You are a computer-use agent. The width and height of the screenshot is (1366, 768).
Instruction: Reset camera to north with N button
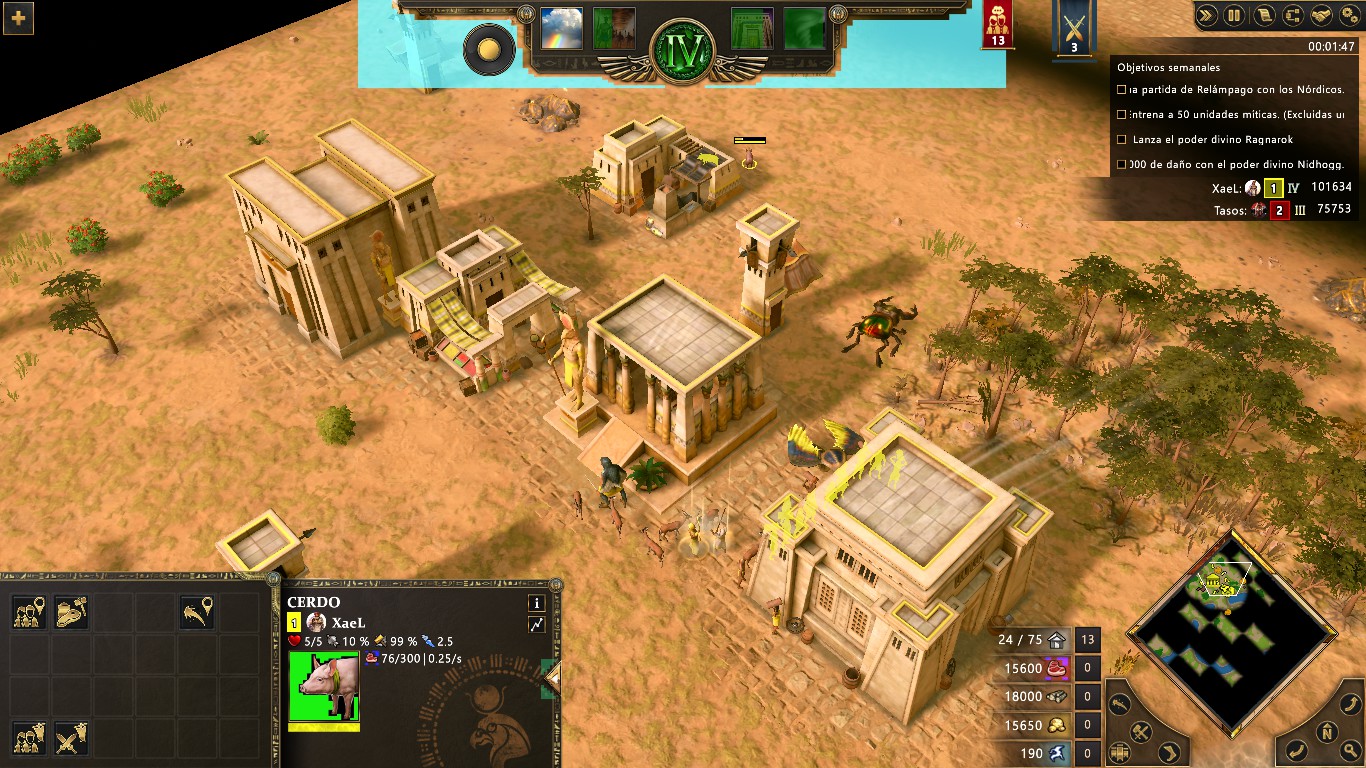tap(1326, 731)
